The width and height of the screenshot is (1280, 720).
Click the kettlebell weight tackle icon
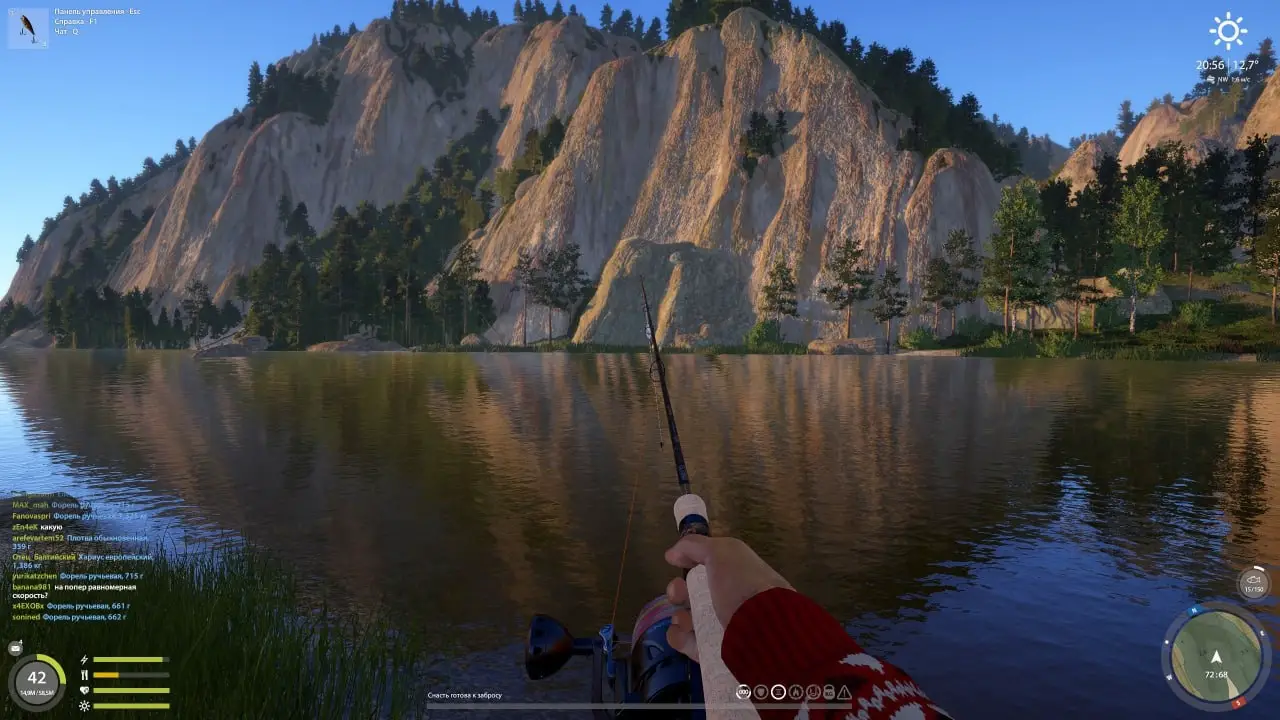829,692
